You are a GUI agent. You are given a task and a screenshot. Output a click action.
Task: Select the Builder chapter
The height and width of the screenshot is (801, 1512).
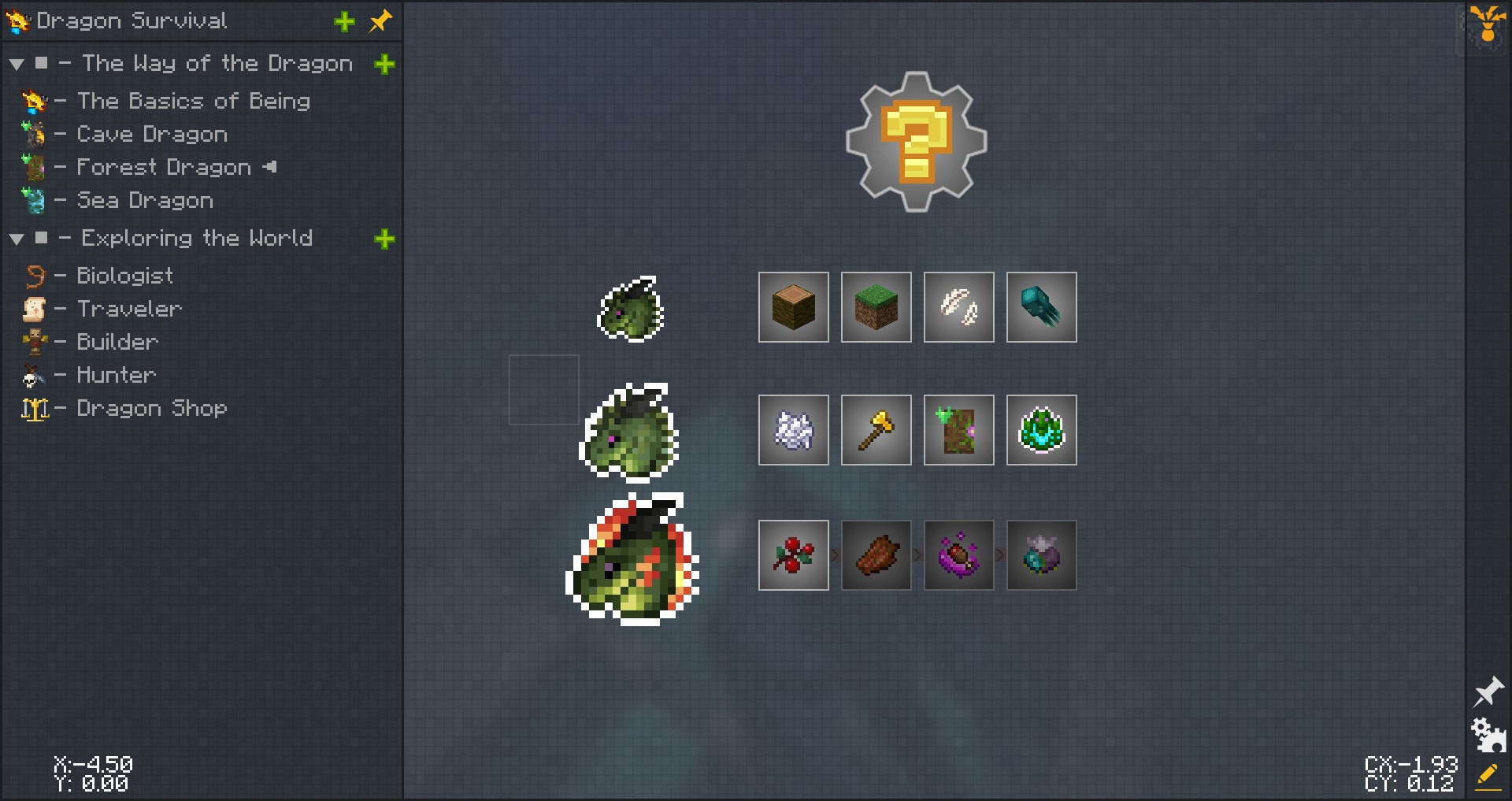117,342
